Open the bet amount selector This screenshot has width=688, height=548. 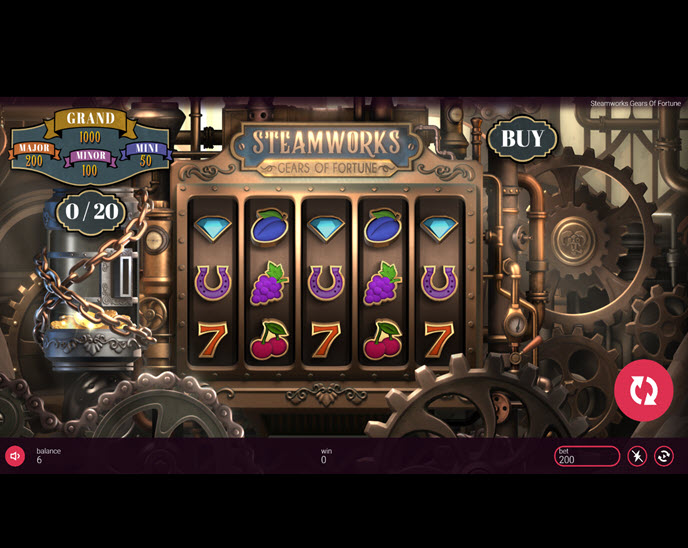click(x=587, y=456)
